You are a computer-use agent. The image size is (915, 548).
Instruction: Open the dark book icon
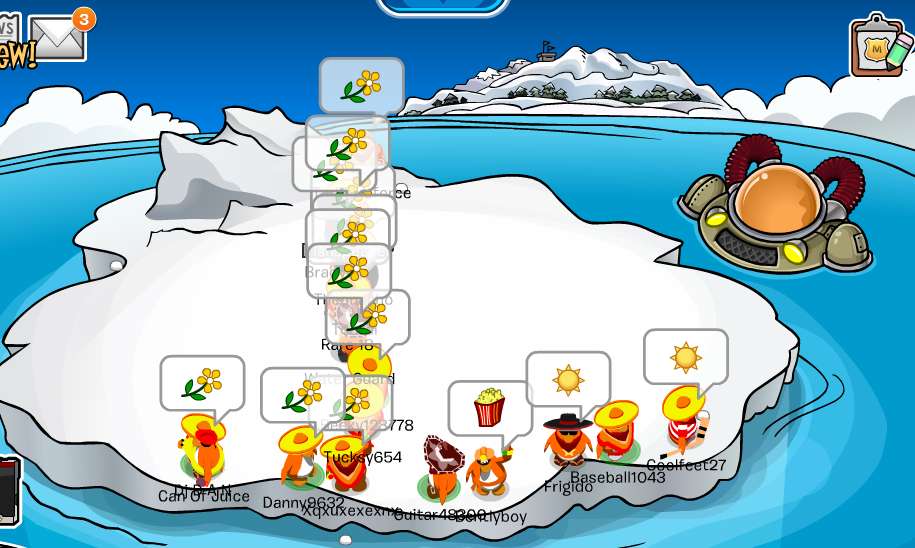pos(7,492)
